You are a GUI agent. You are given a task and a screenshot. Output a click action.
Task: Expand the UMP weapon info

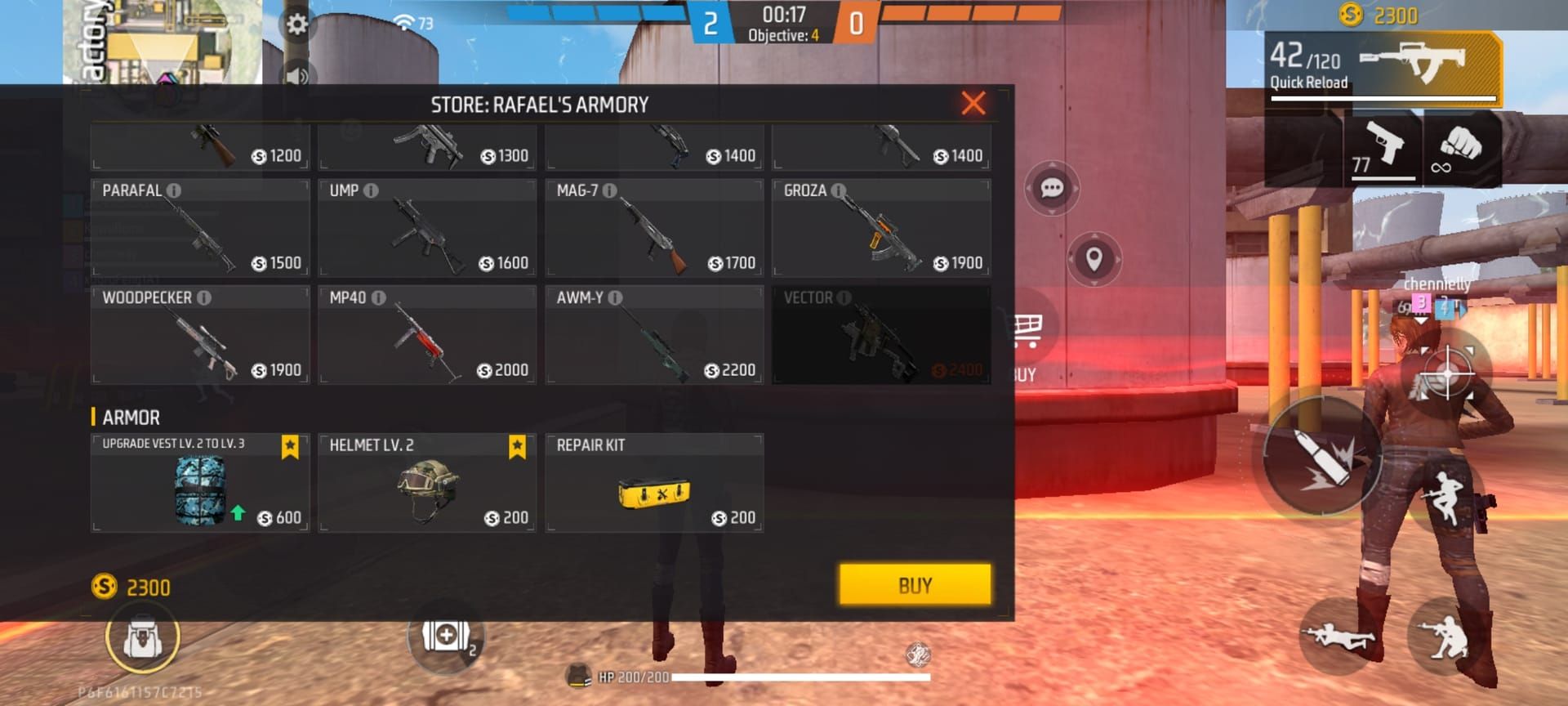[x=373, y=190]
